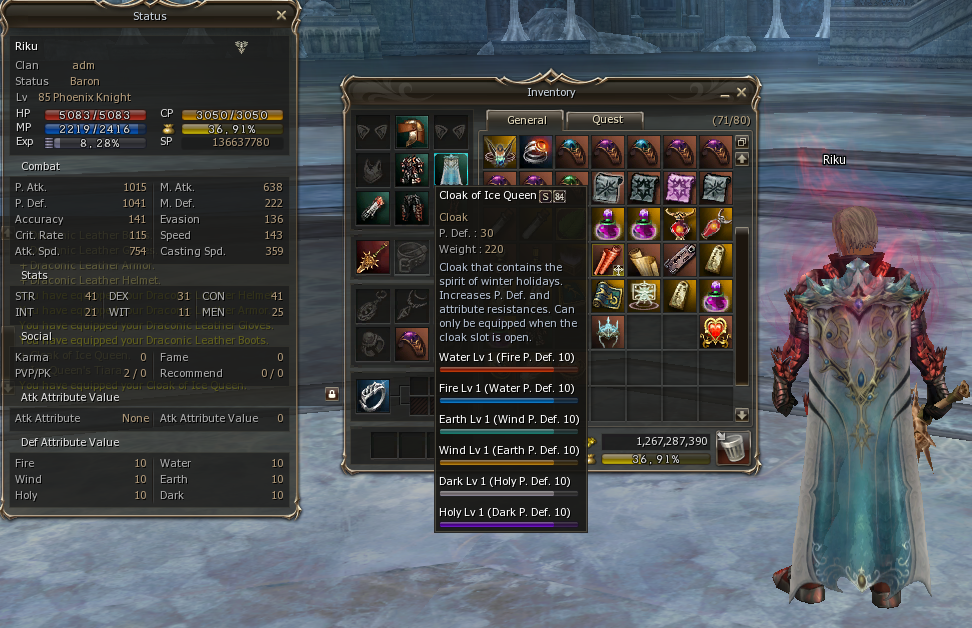972x628 pixels.
Task: Select the equipped Cloak of Ice Queen
Action: click(x=450, y=170)
